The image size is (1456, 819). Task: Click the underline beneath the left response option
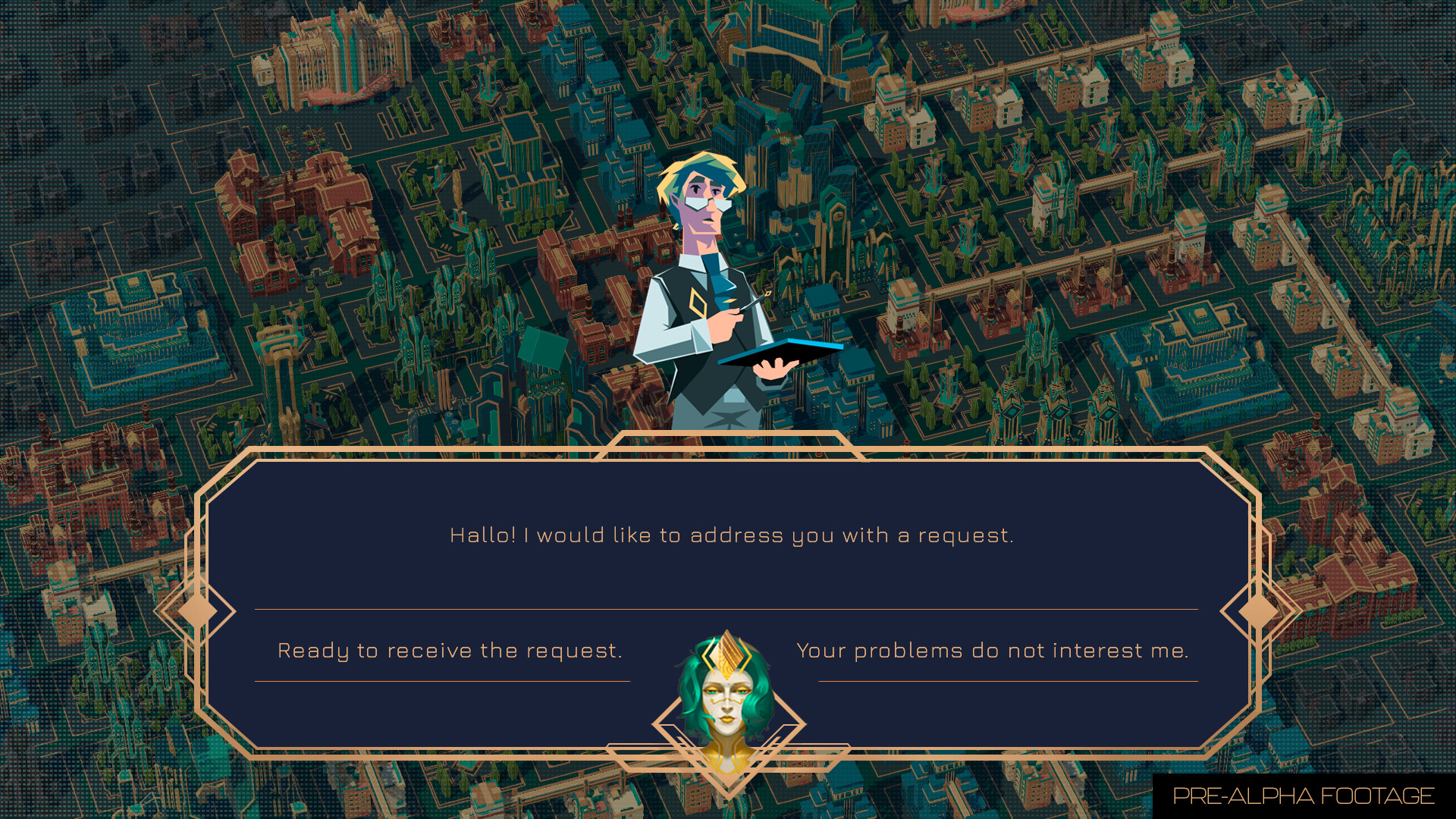[x=450, y=682]
